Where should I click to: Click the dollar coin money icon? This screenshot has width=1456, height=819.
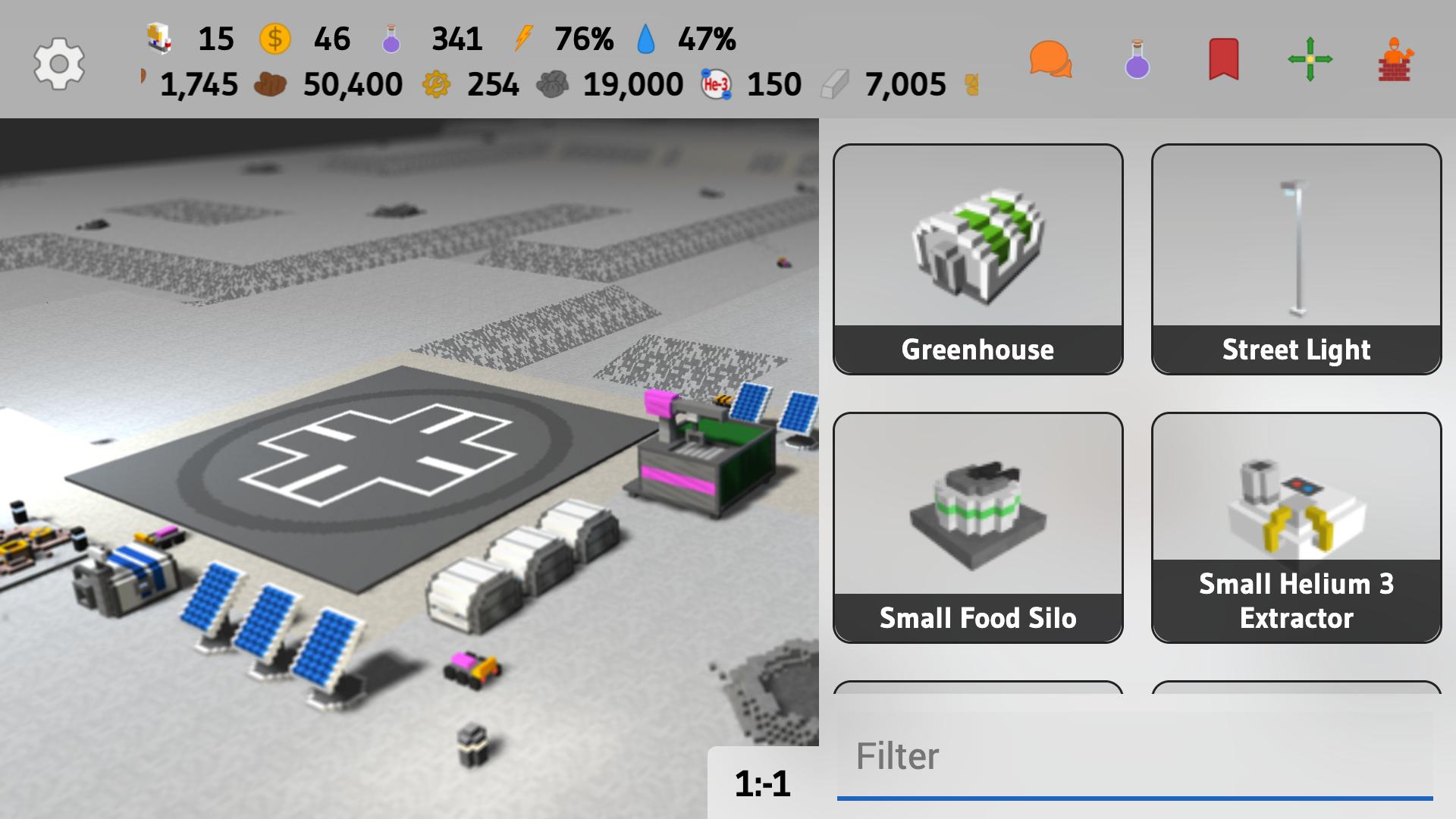click(x=275, y=39)
